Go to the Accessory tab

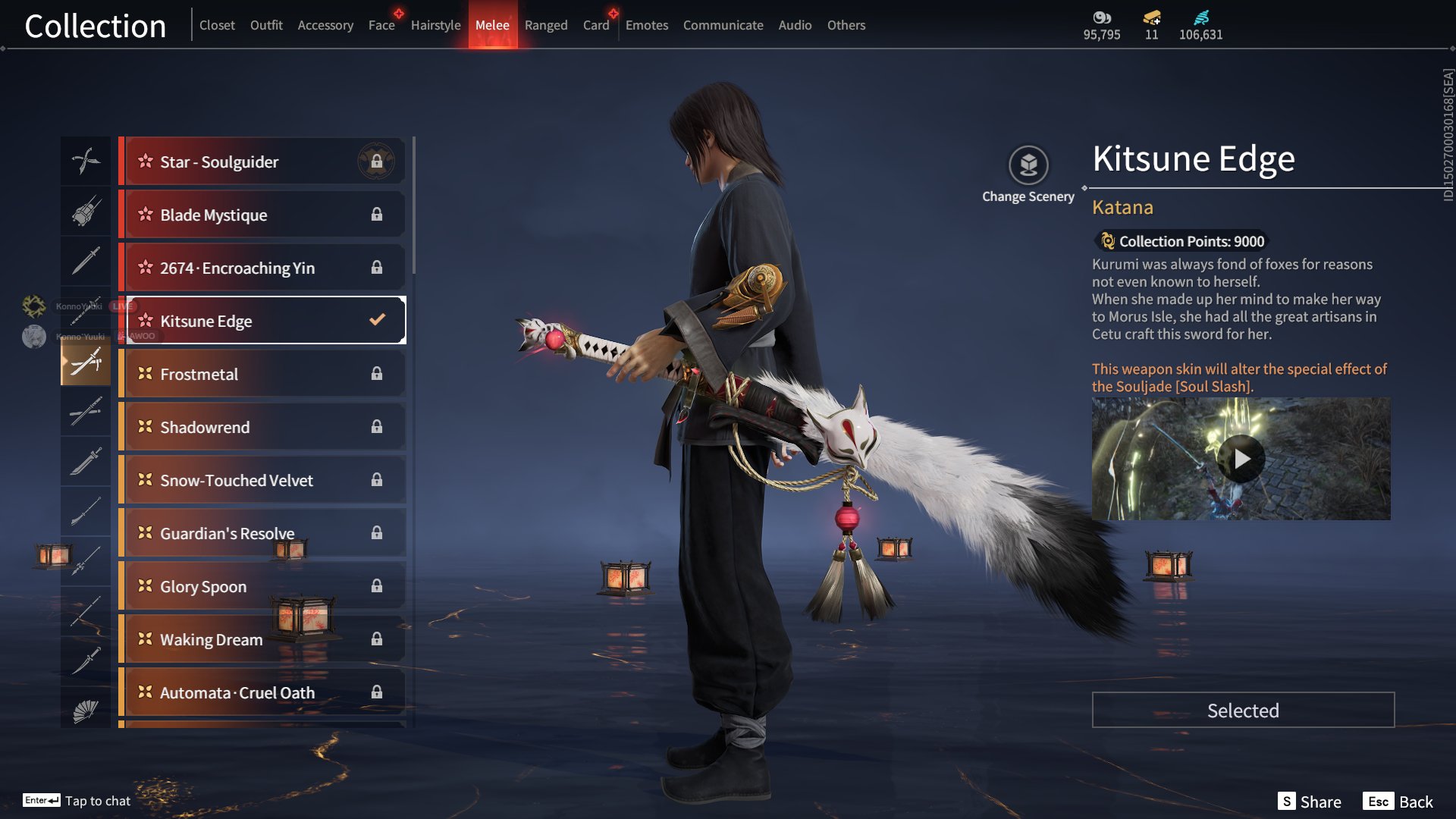point(325,25)
